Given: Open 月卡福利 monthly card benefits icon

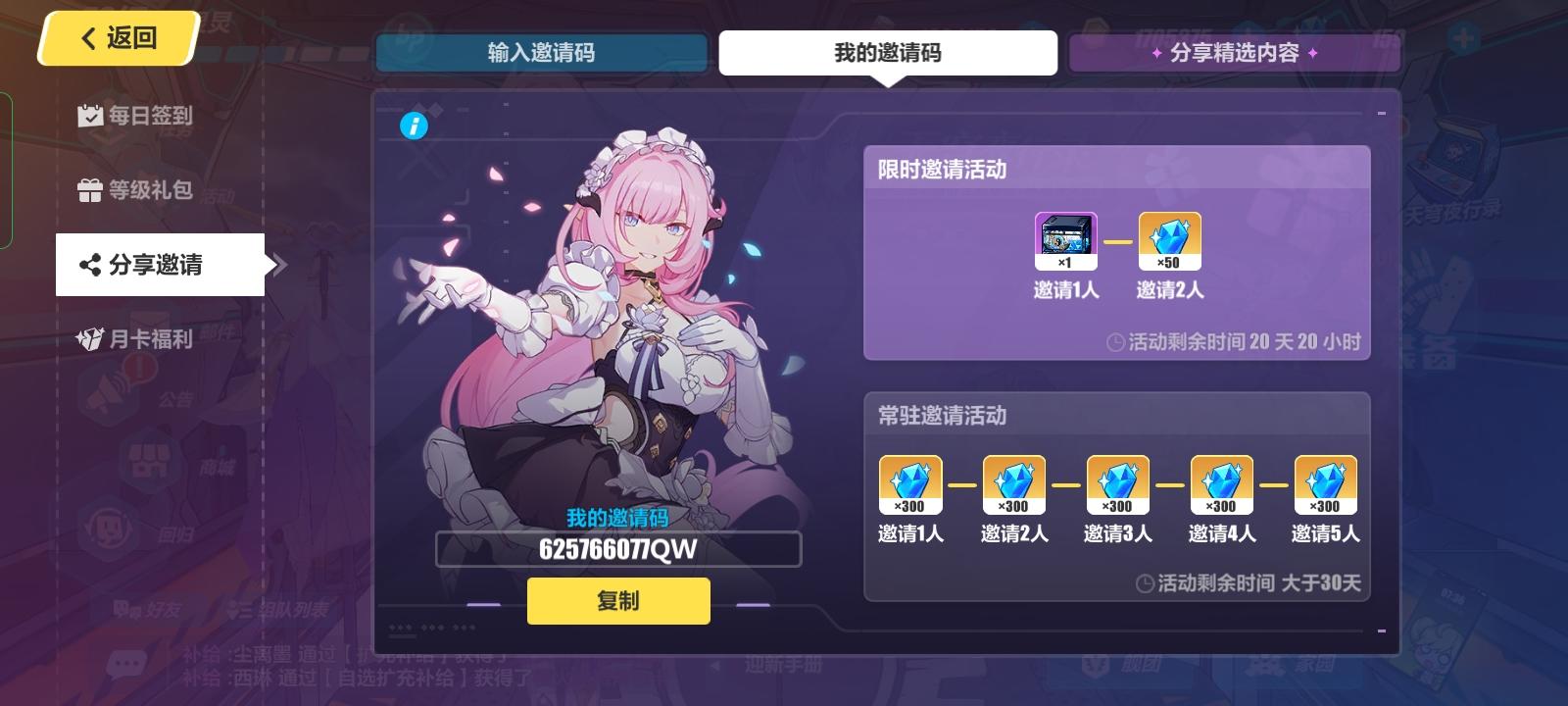Looking at the screenshot, I should click(x=89, y=339).
